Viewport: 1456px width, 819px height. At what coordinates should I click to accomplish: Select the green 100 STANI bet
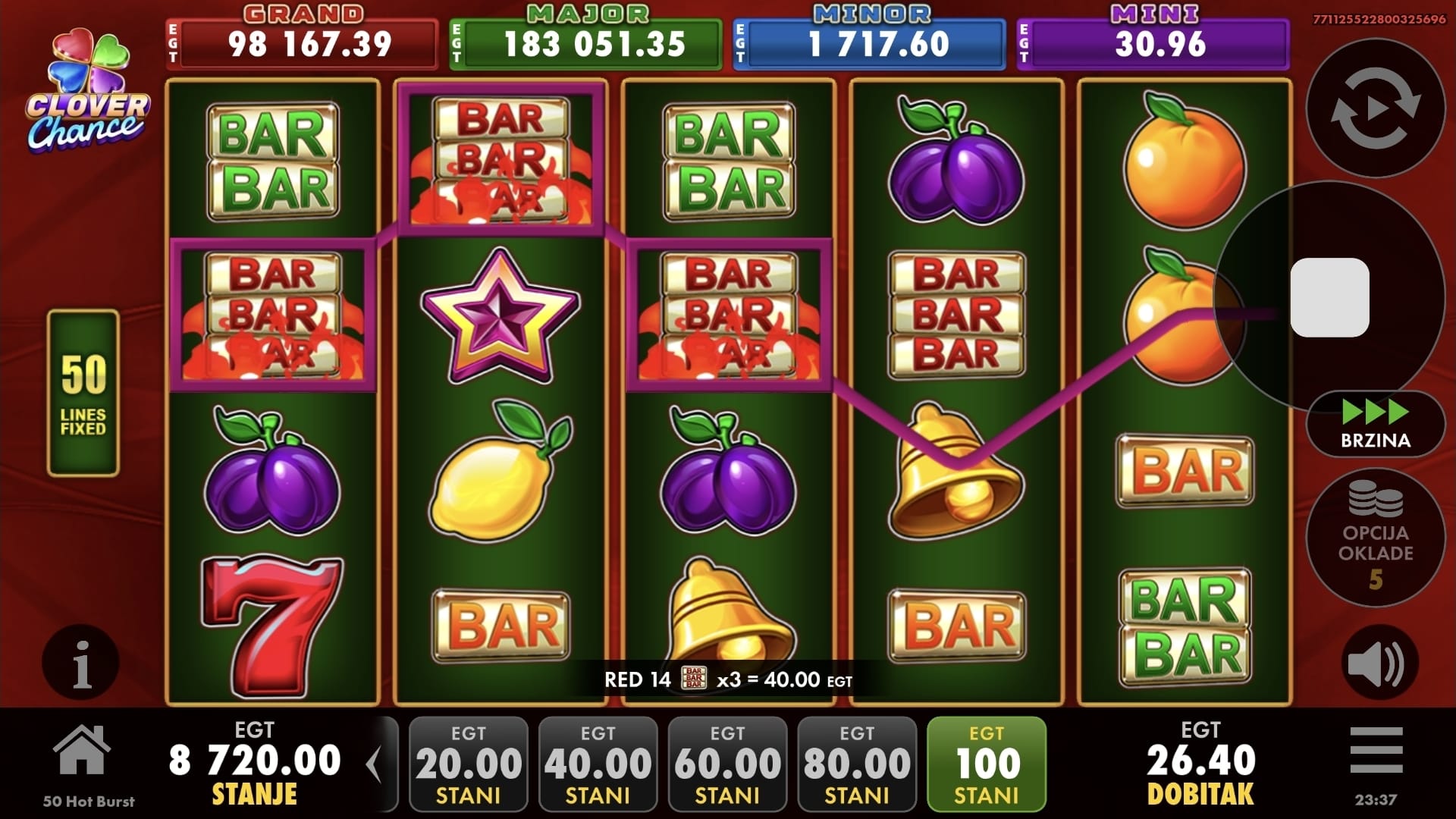tap(987, 764)
